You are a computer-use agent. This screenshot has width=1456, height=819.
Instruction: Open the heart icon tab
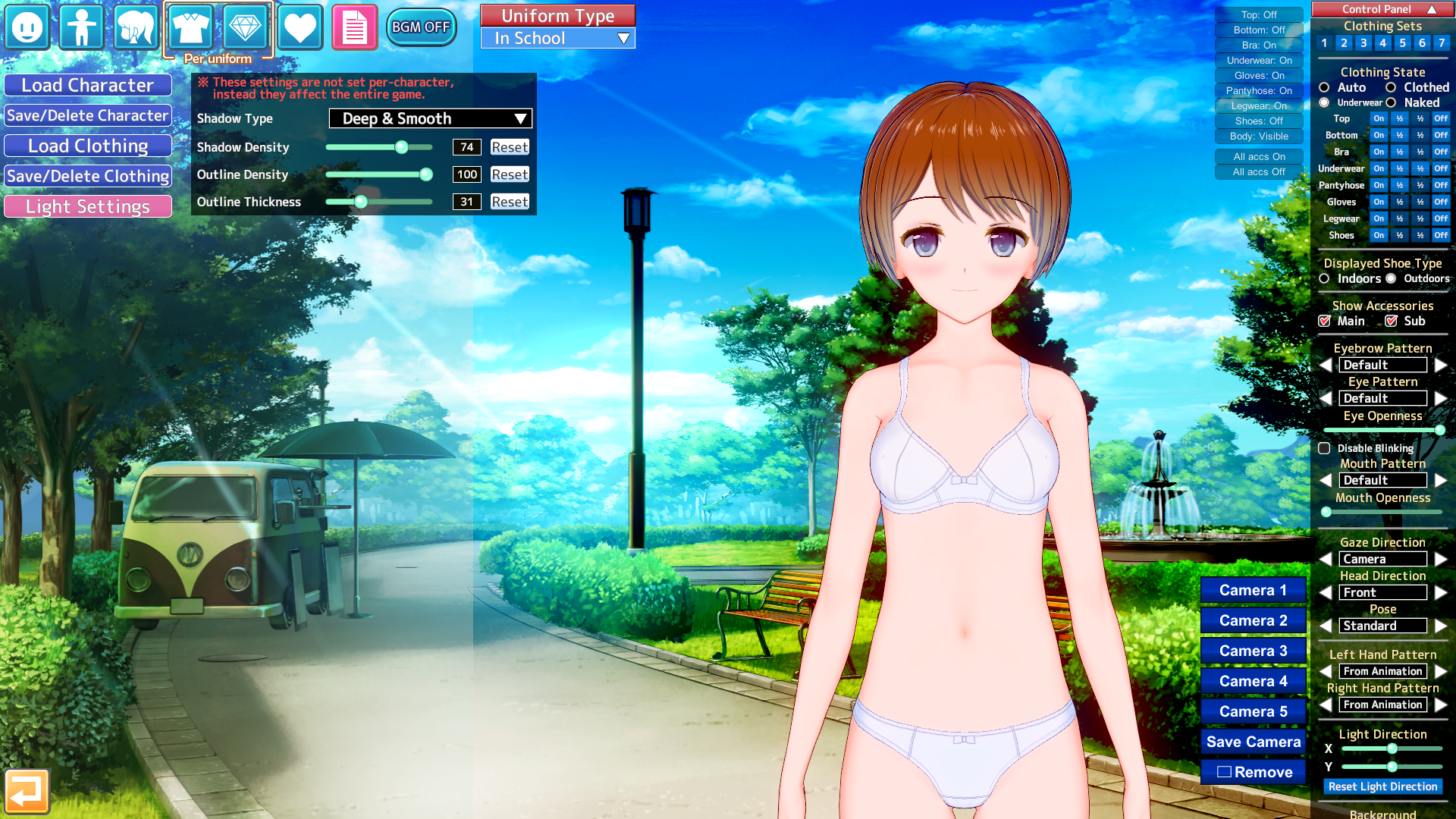coord(300,27)
